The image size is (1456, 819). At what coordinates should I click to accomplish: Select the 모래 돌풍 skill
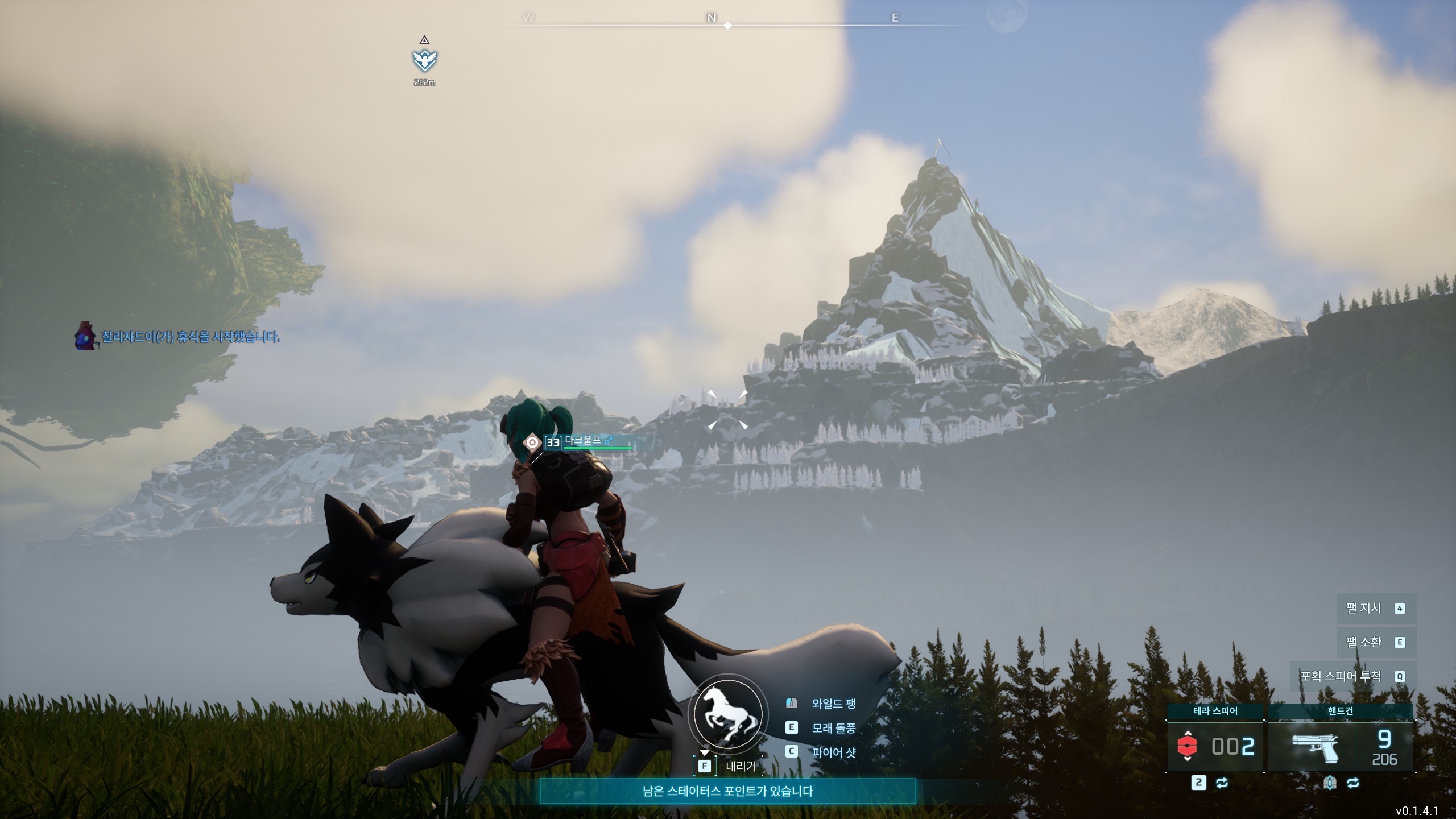click(x=833, y=728)
